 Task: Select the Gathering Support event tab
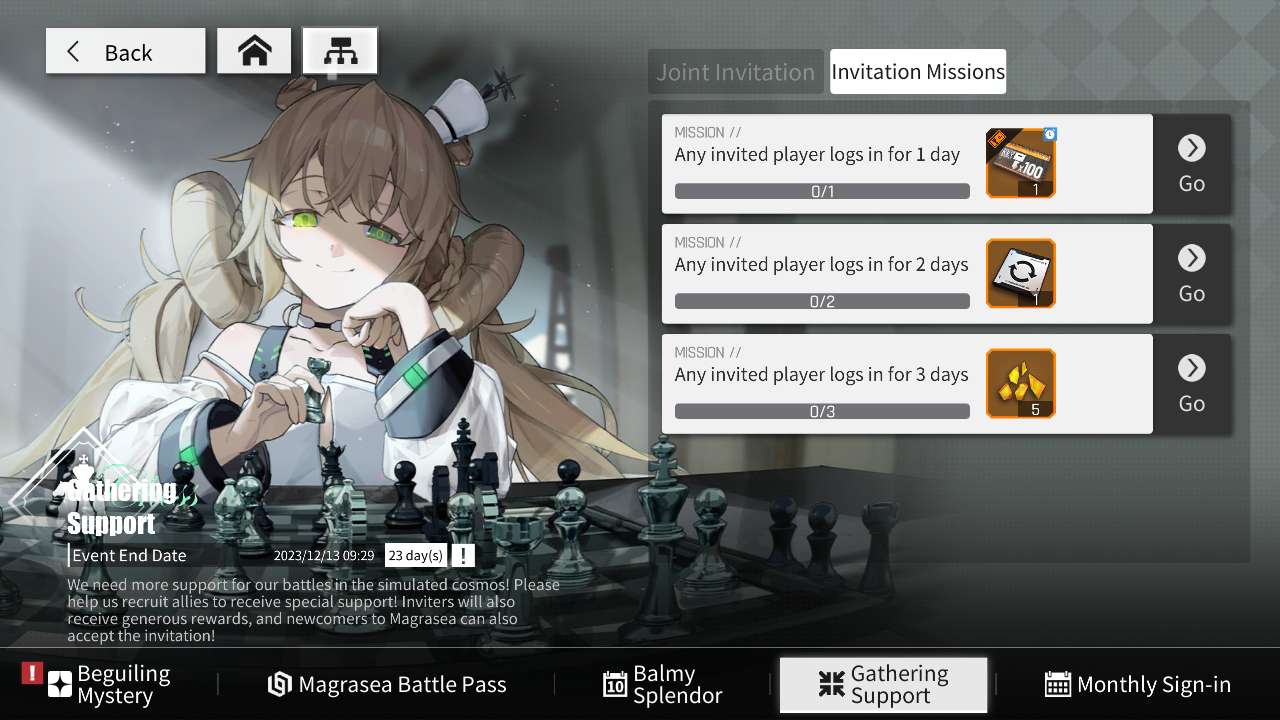coord(883,685)
